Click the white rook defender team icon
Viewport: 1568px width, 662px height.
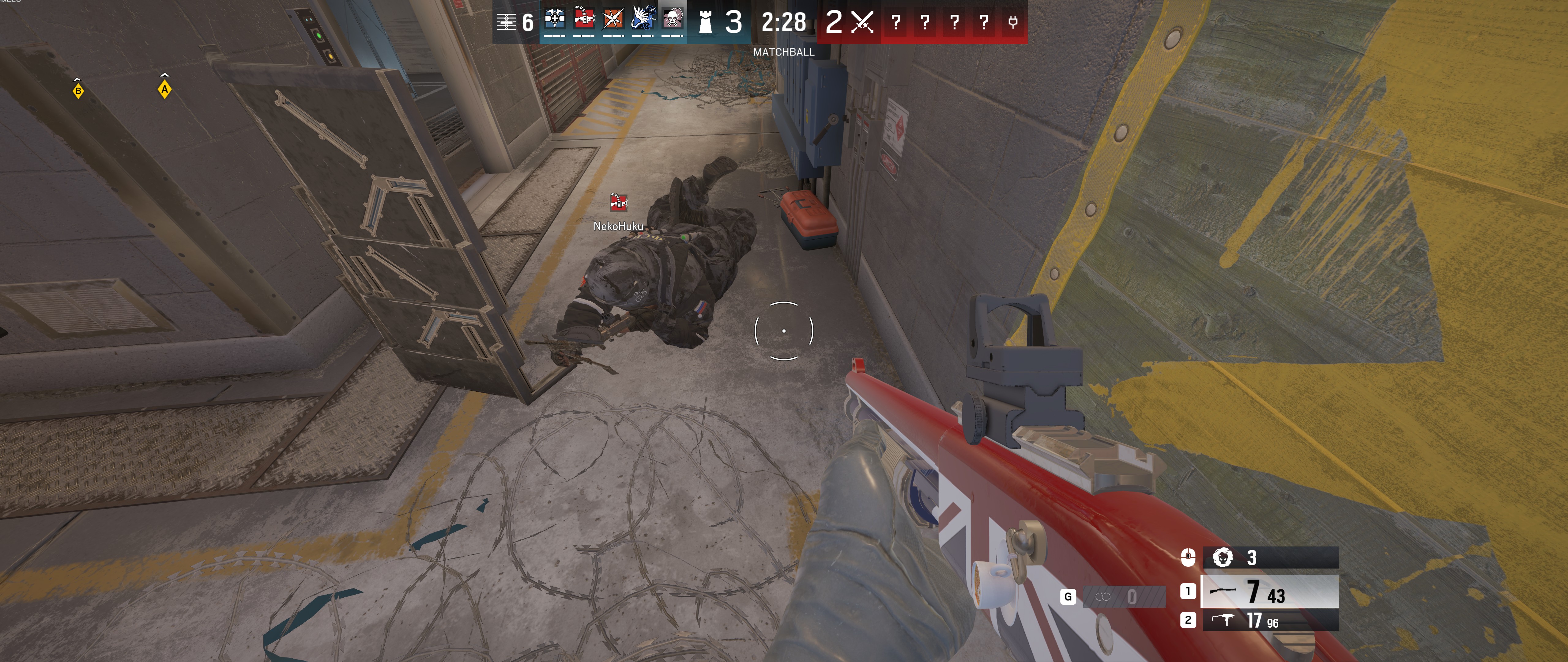tap(705, 23)
